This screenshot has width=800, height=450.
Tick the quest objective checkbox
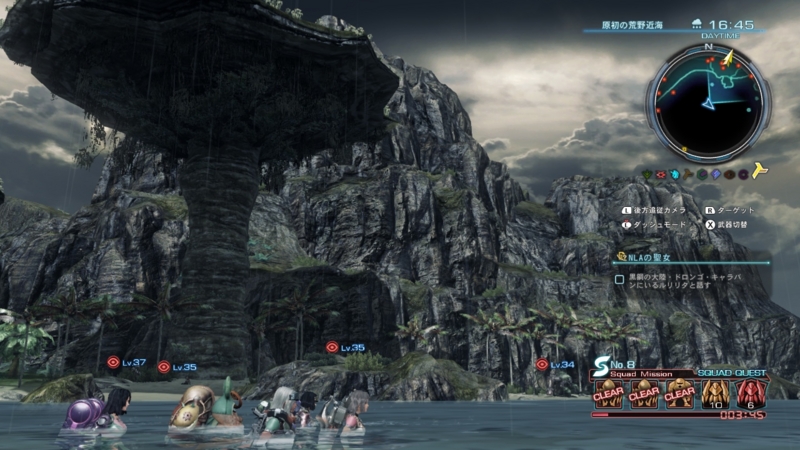pos(620,280)
